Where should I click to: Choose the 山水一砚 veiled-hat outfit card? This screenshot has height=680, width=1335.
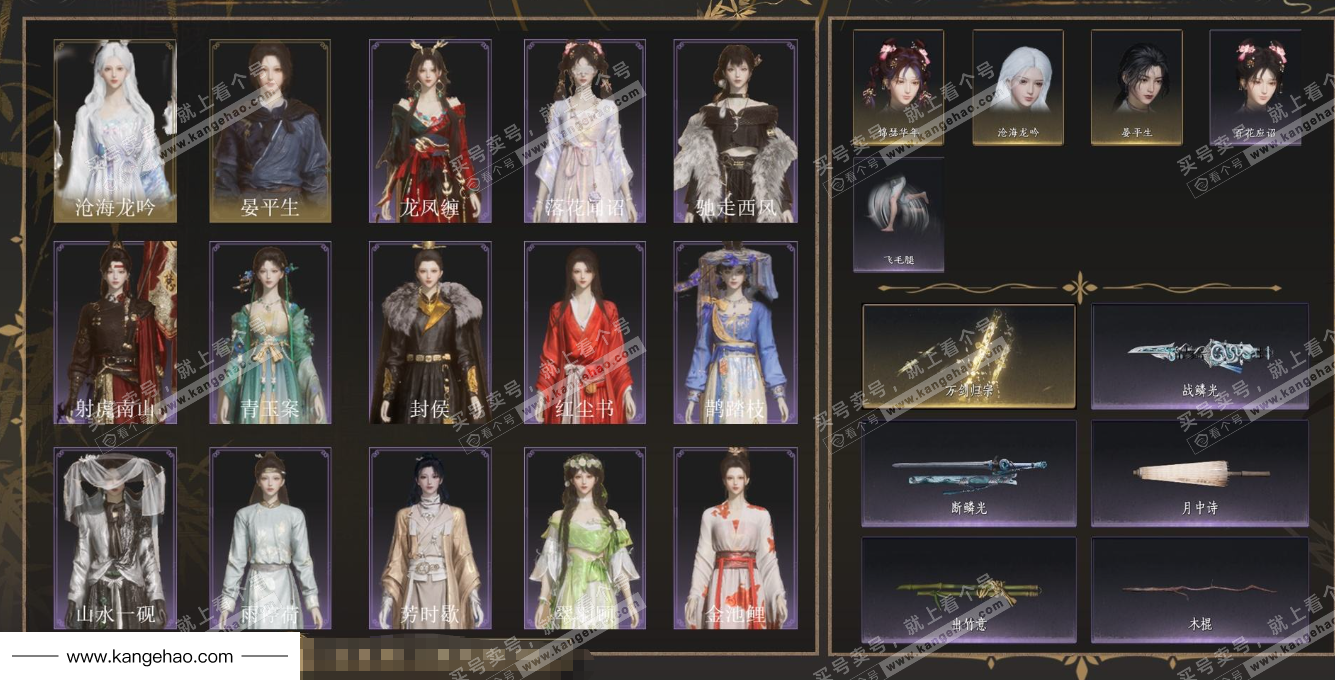[115, 538]
